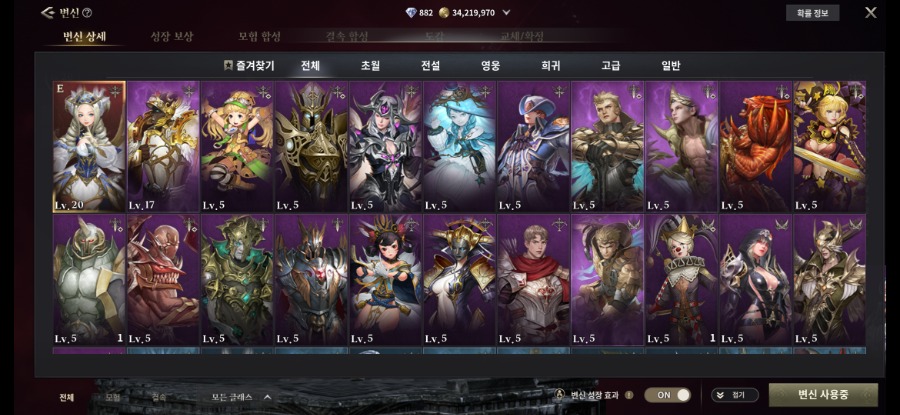
Task: Filter list by 희귀 grade
Action: pos(550,66)
